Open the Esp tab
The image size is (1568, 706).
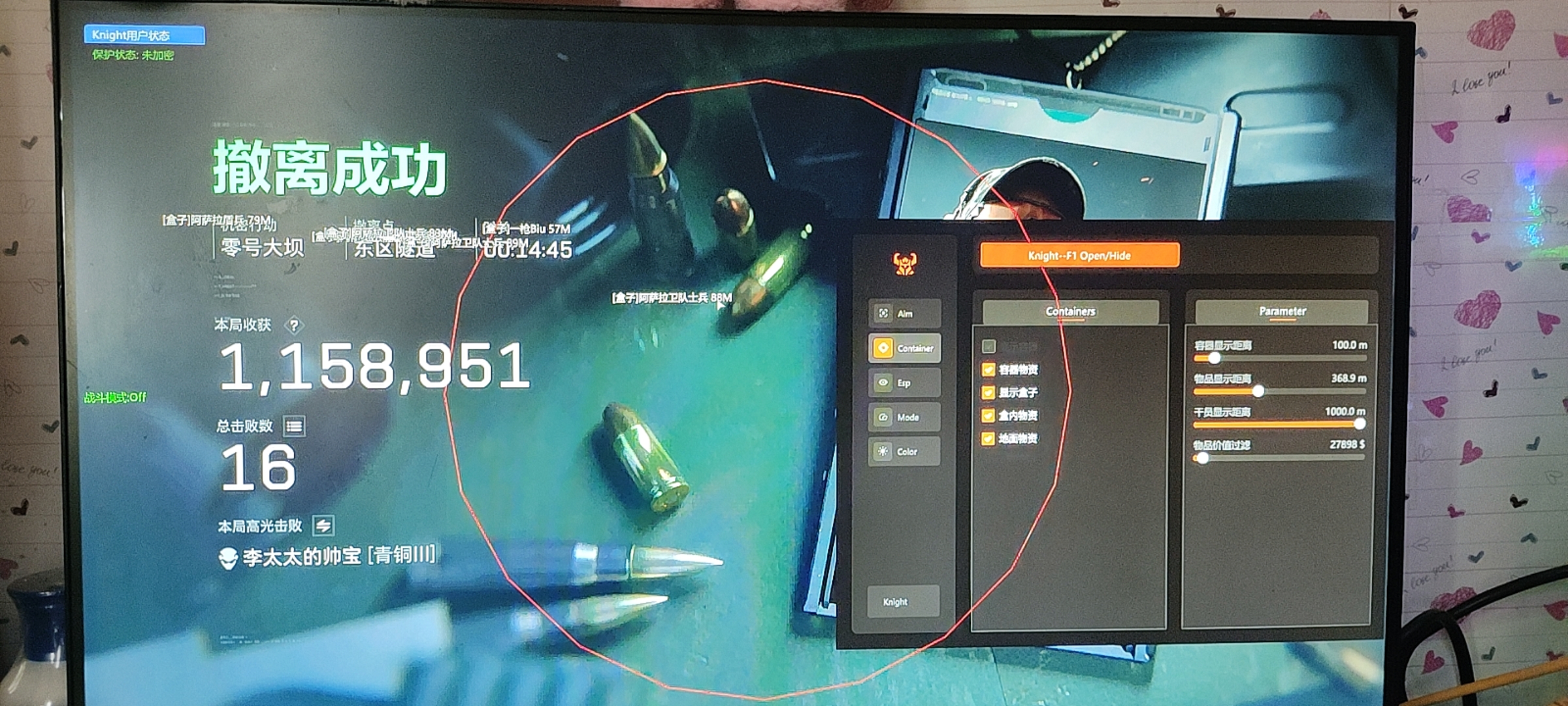pos(904,383)
